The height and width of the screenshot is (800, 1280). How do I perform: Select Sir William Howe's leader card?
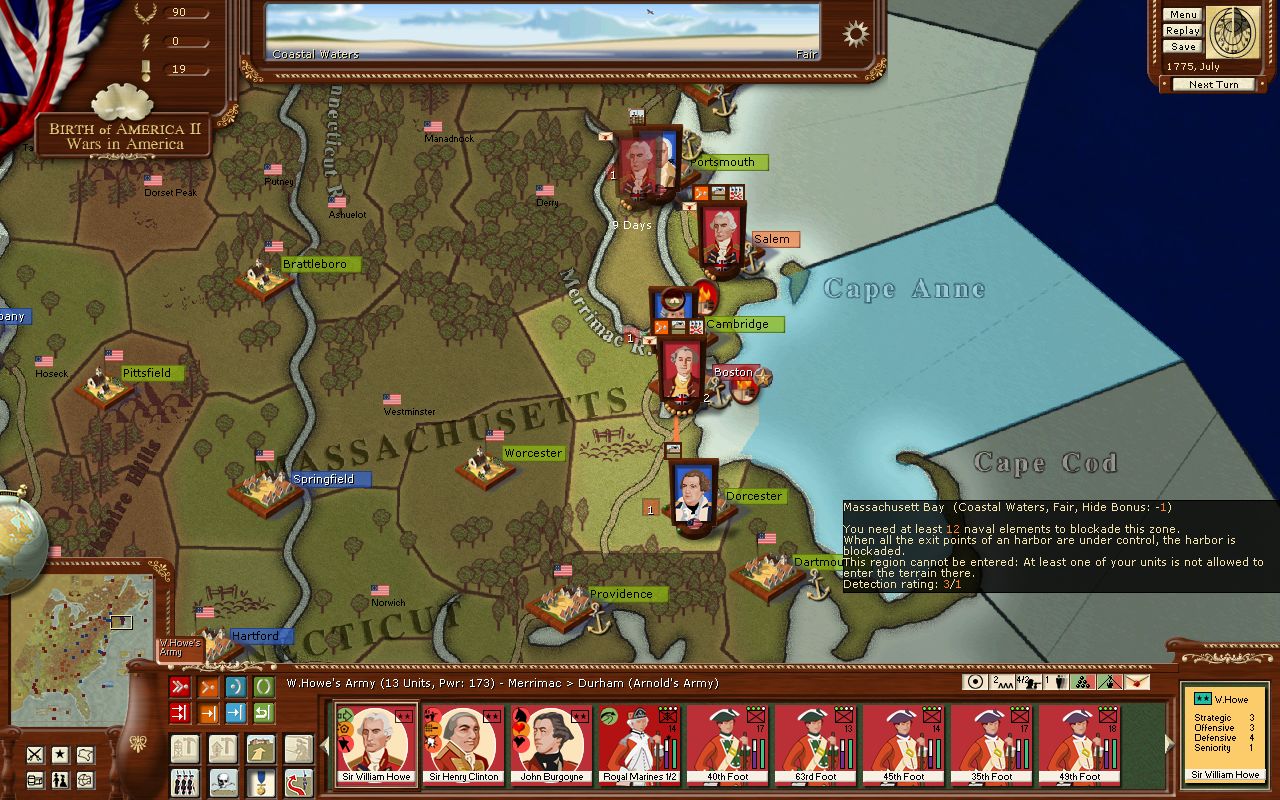coord(376,745)
